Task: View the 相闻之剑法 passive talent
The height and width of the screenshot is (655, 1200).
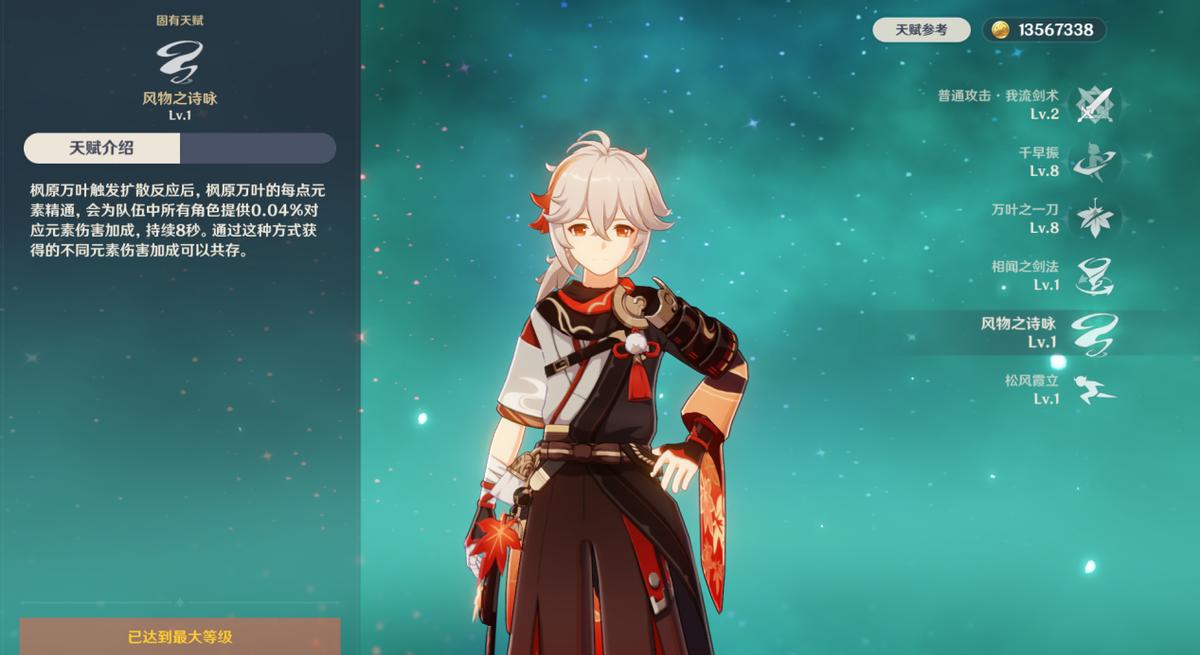Action: click(x=1094, y=276)
